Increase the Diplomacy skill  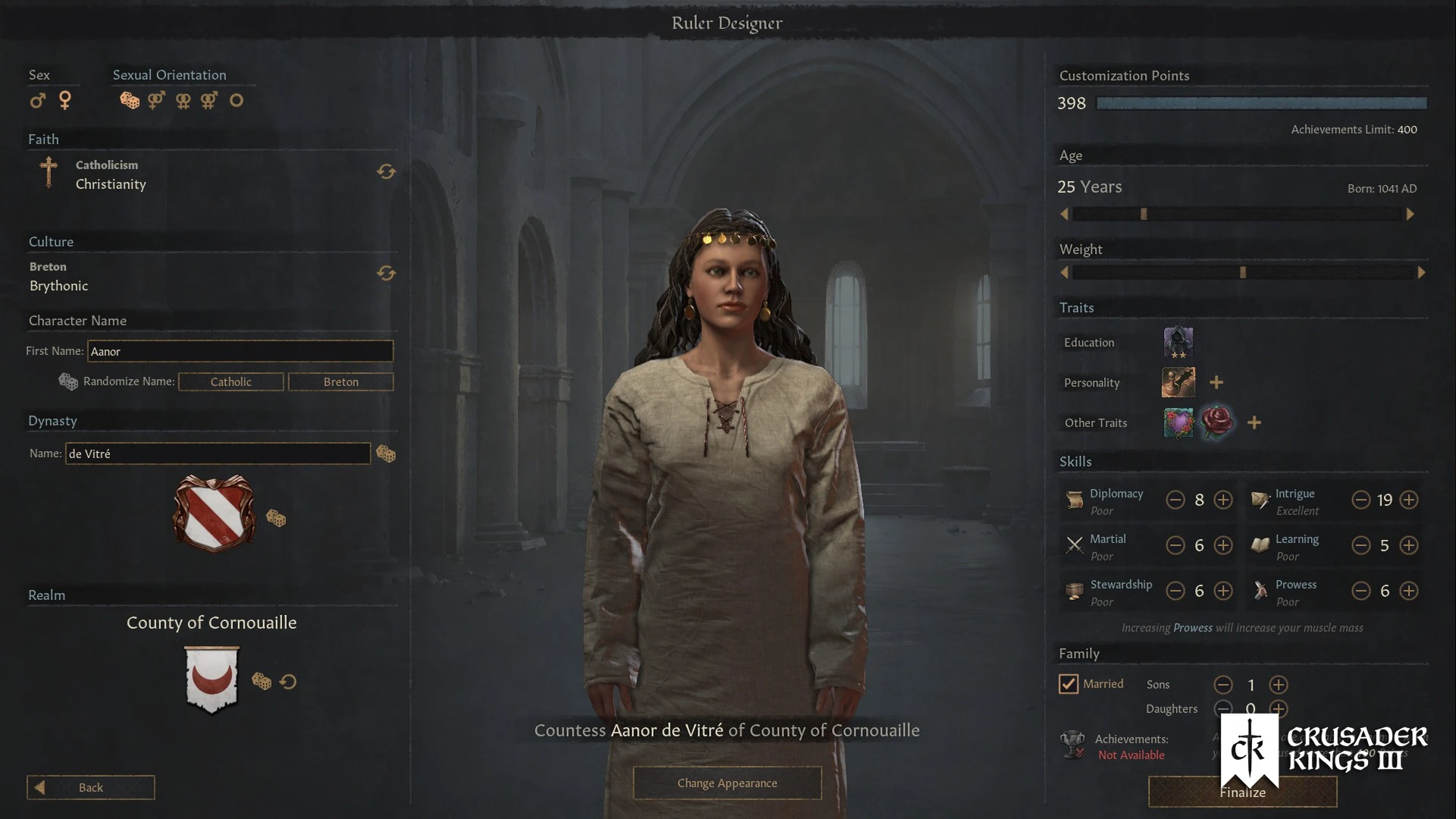pos(1223,500)
